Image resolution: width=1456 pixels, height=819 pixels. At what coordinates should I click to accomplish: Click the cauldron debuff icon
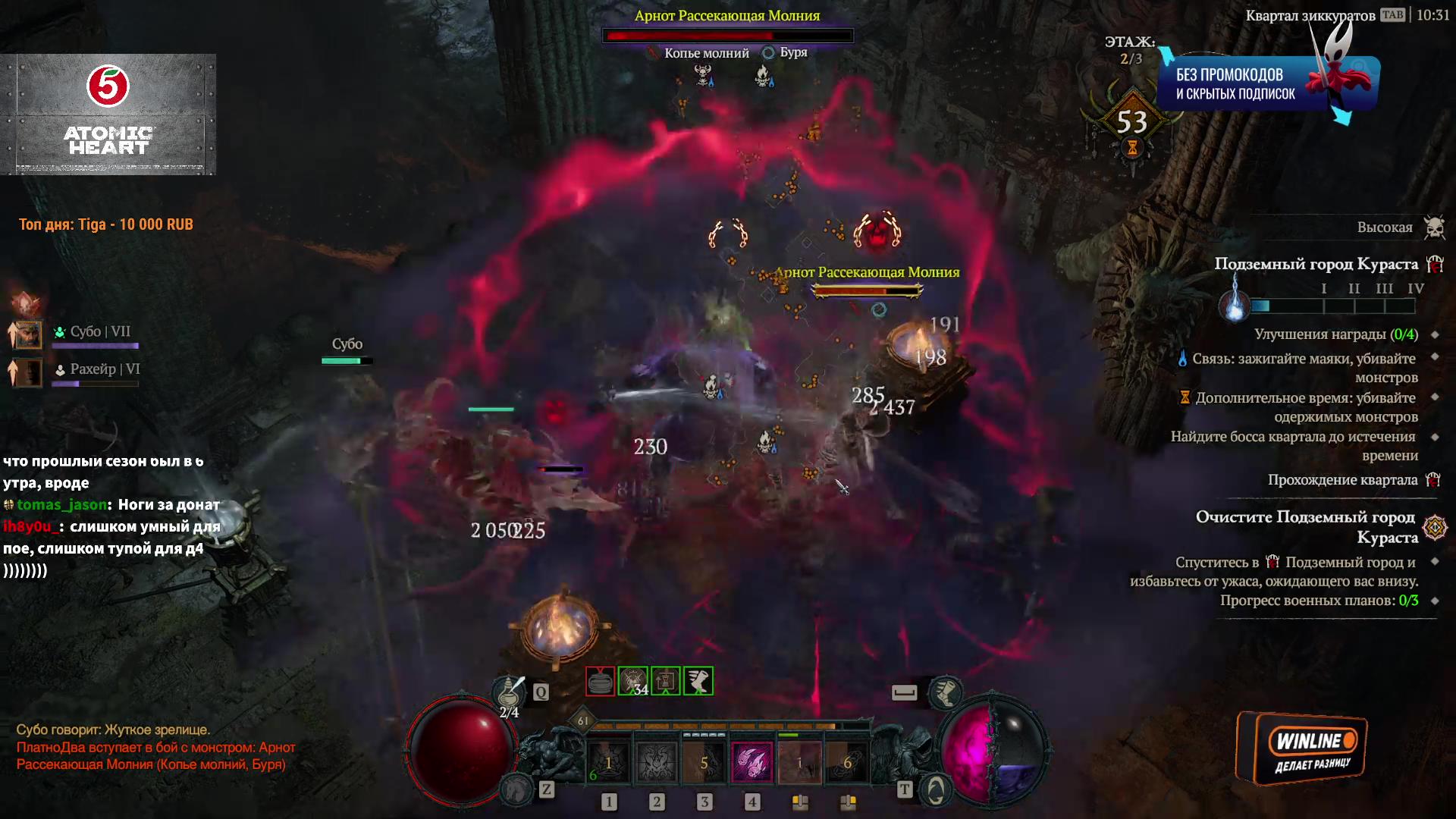[x=600, y=681]
